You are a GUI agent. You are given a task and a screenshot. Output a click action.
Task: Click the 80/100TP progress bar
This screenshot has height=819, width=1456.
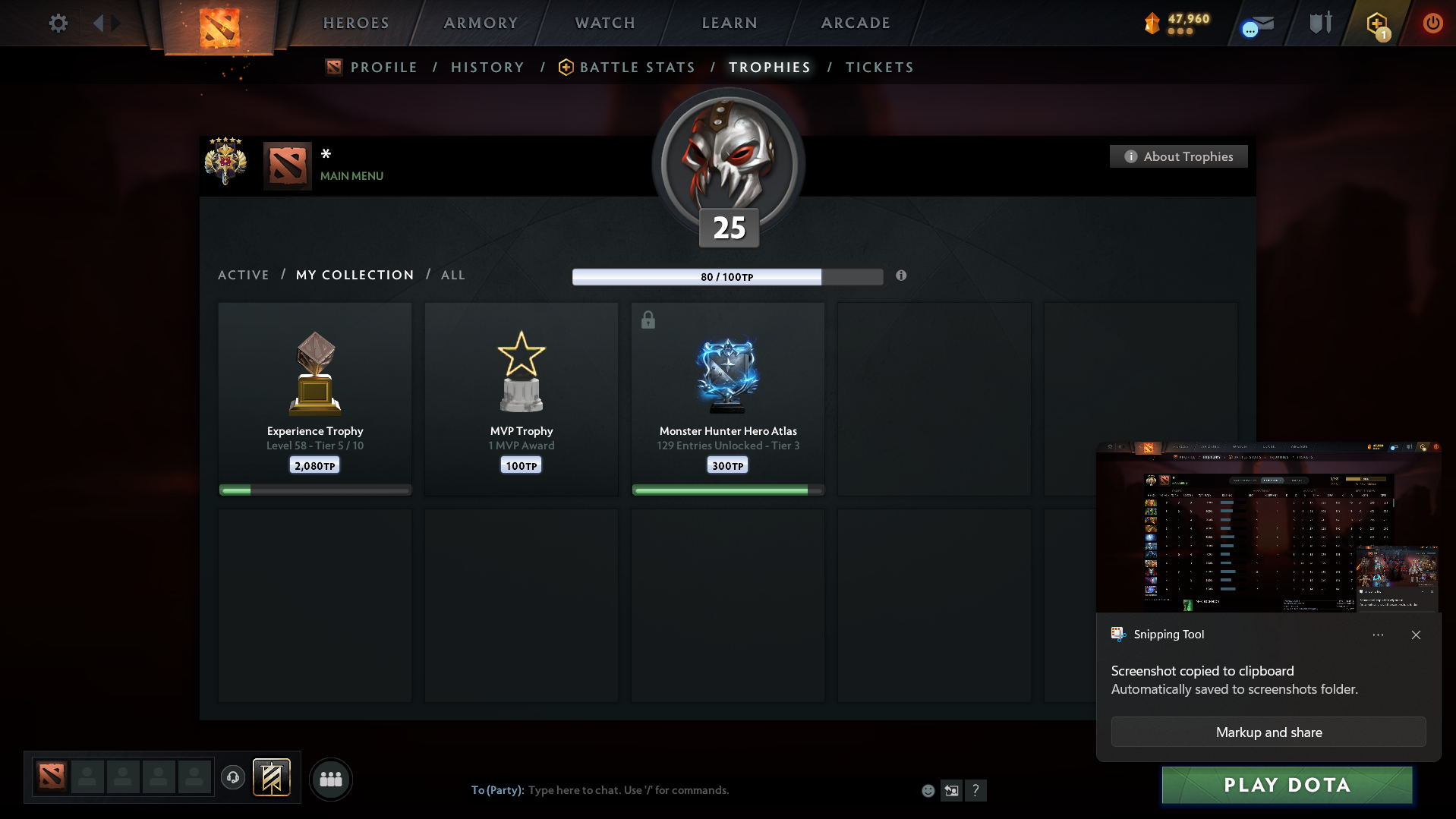tap(727, 276)
